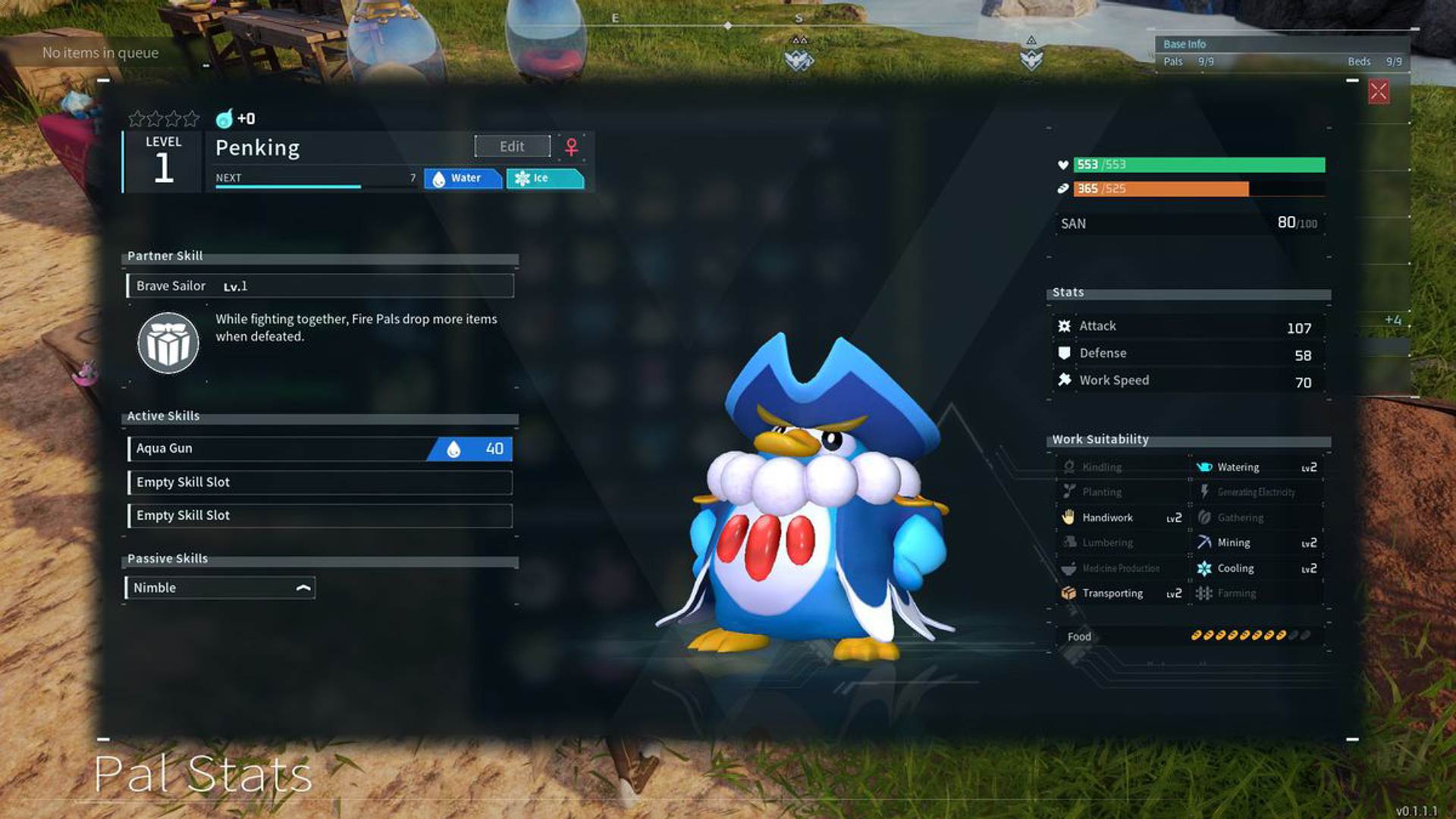Select the Watering work suitability icon
The width and height of the screenshot is (1456, 819).
tap(1204, 467)
